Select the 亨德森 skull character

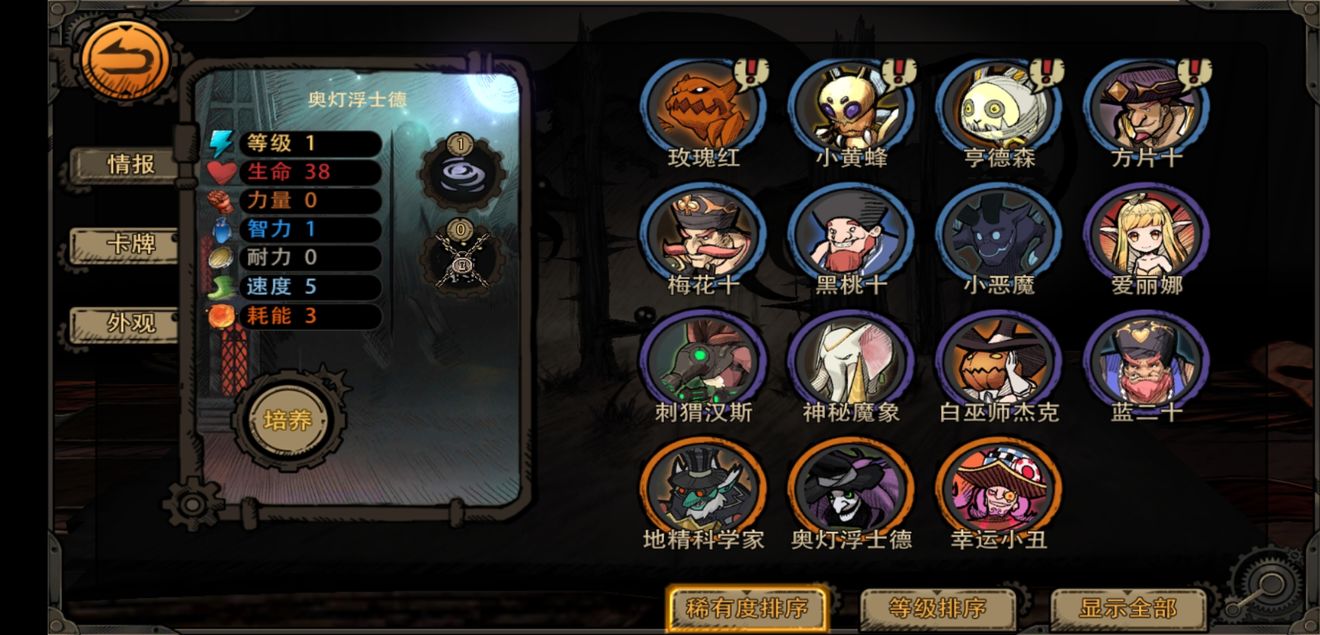(998, 107)
